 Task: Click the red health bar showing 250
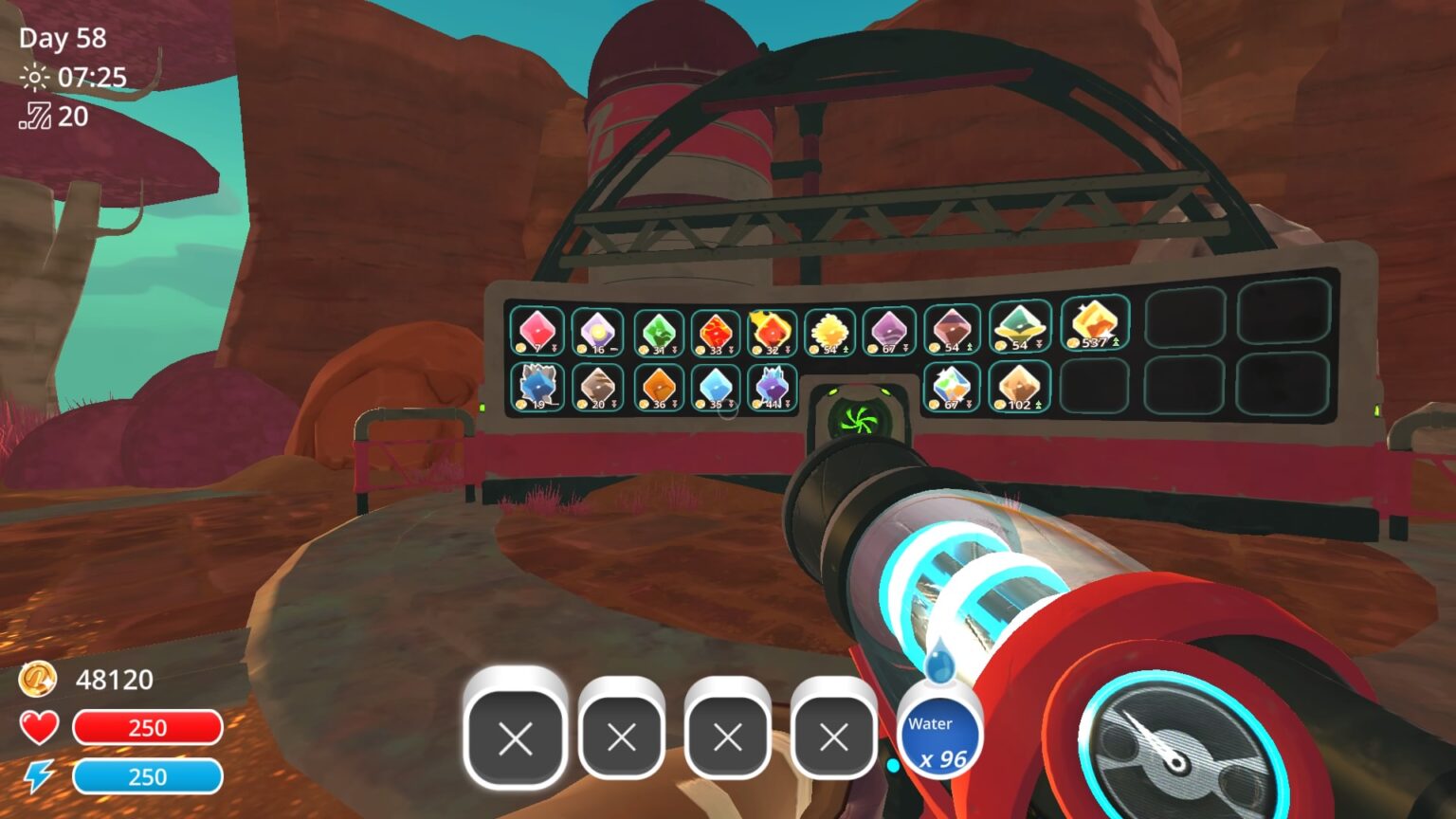(147, 728)
